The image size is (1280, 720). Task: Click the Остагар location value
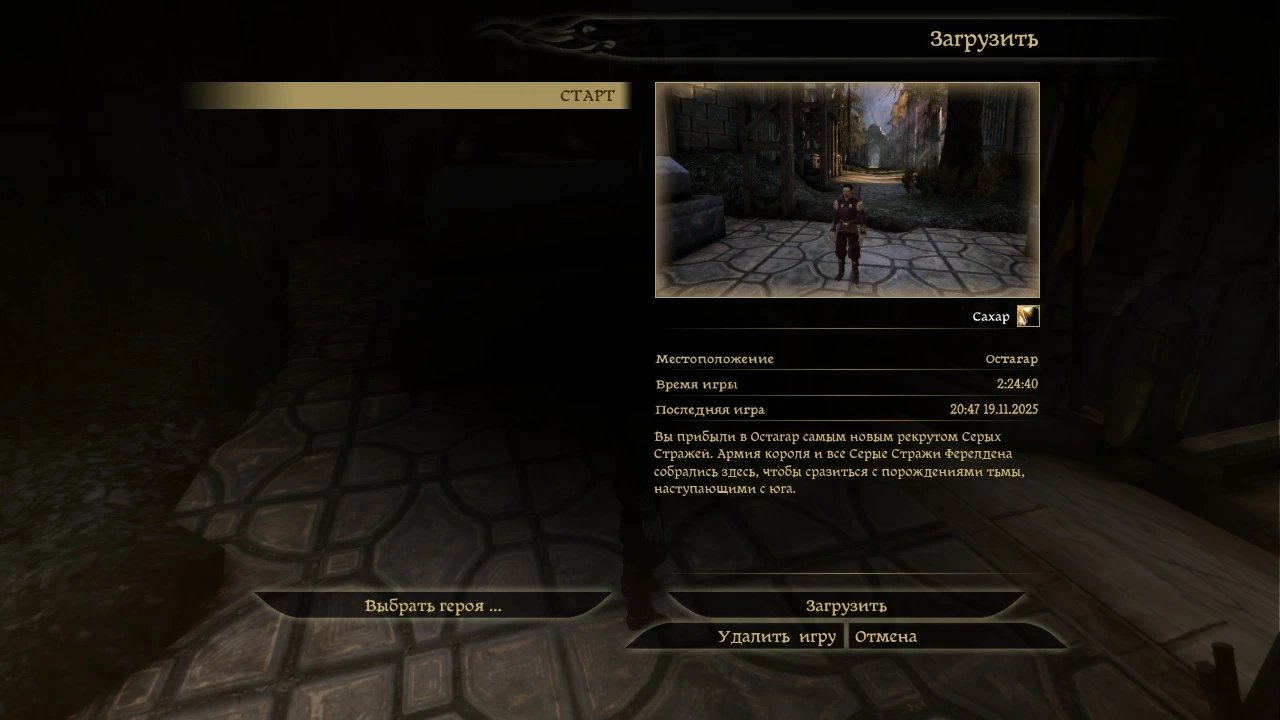pos(1011,358)
